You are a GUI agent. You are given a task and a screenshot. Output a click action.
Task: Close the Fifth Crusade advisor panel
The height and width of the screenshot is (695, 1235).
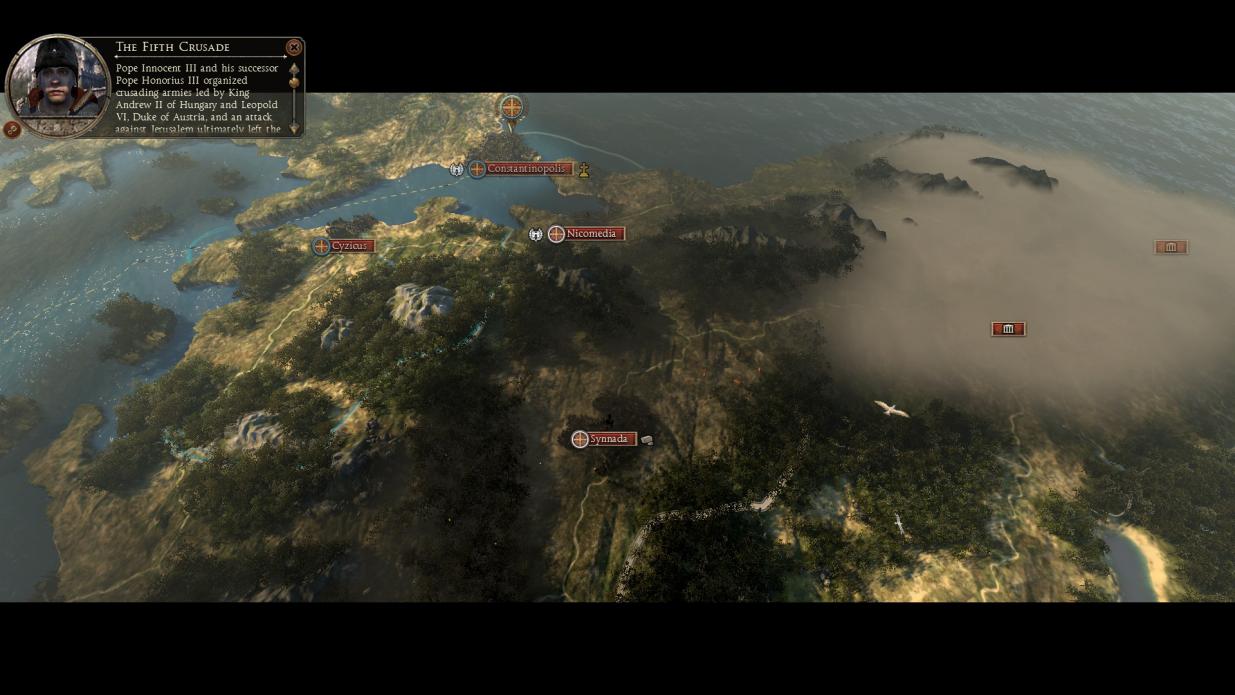(x=293, y=47)
